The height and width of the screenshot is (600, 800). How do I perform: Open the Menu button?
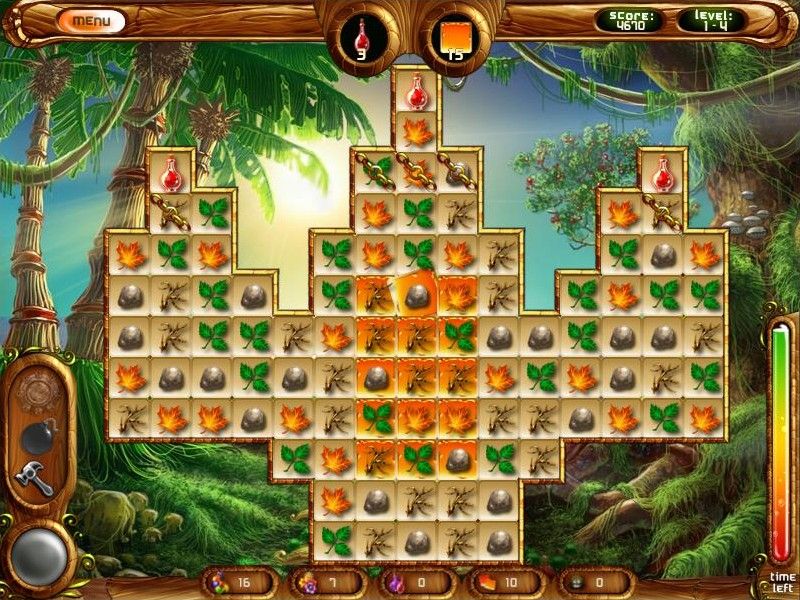tap(91, 20)
